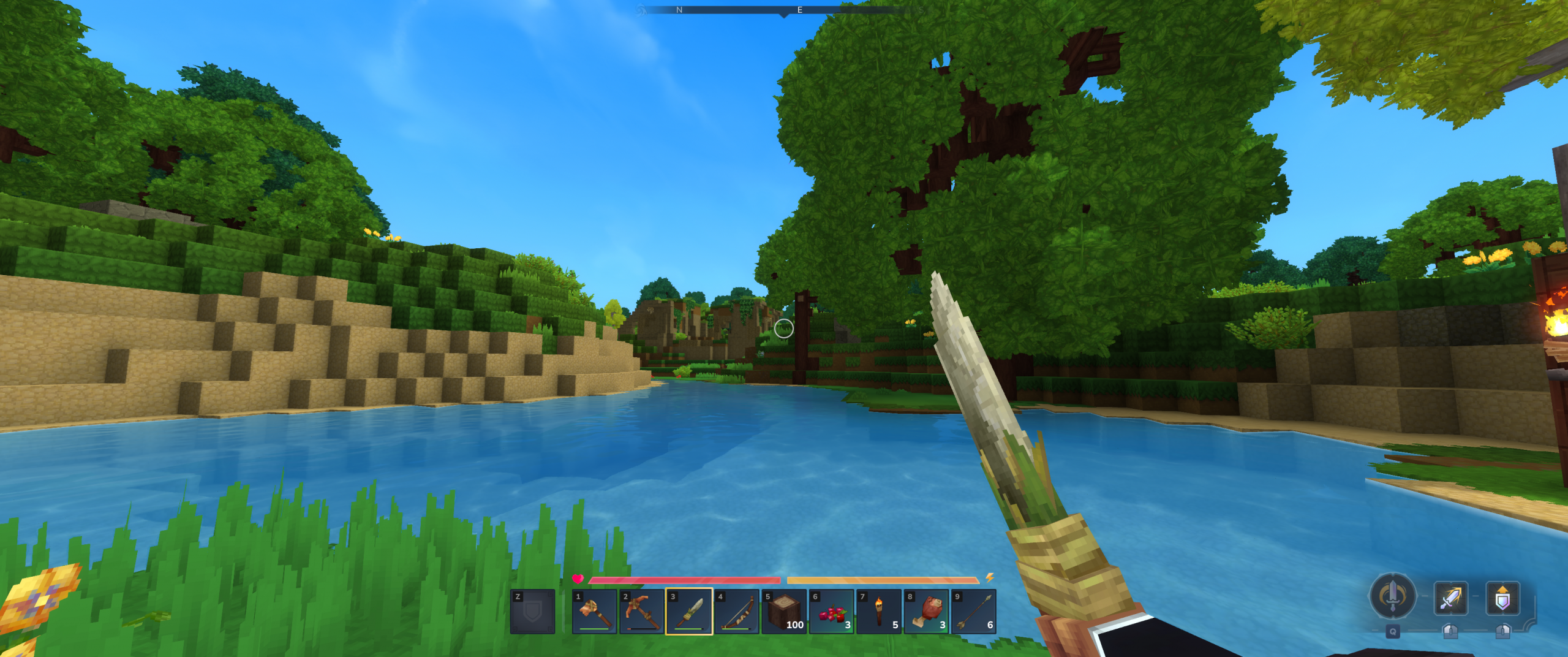Select the hammer in hotbar slot 1
Viewport: 1568px width, 657px height.
coord(594,612)
